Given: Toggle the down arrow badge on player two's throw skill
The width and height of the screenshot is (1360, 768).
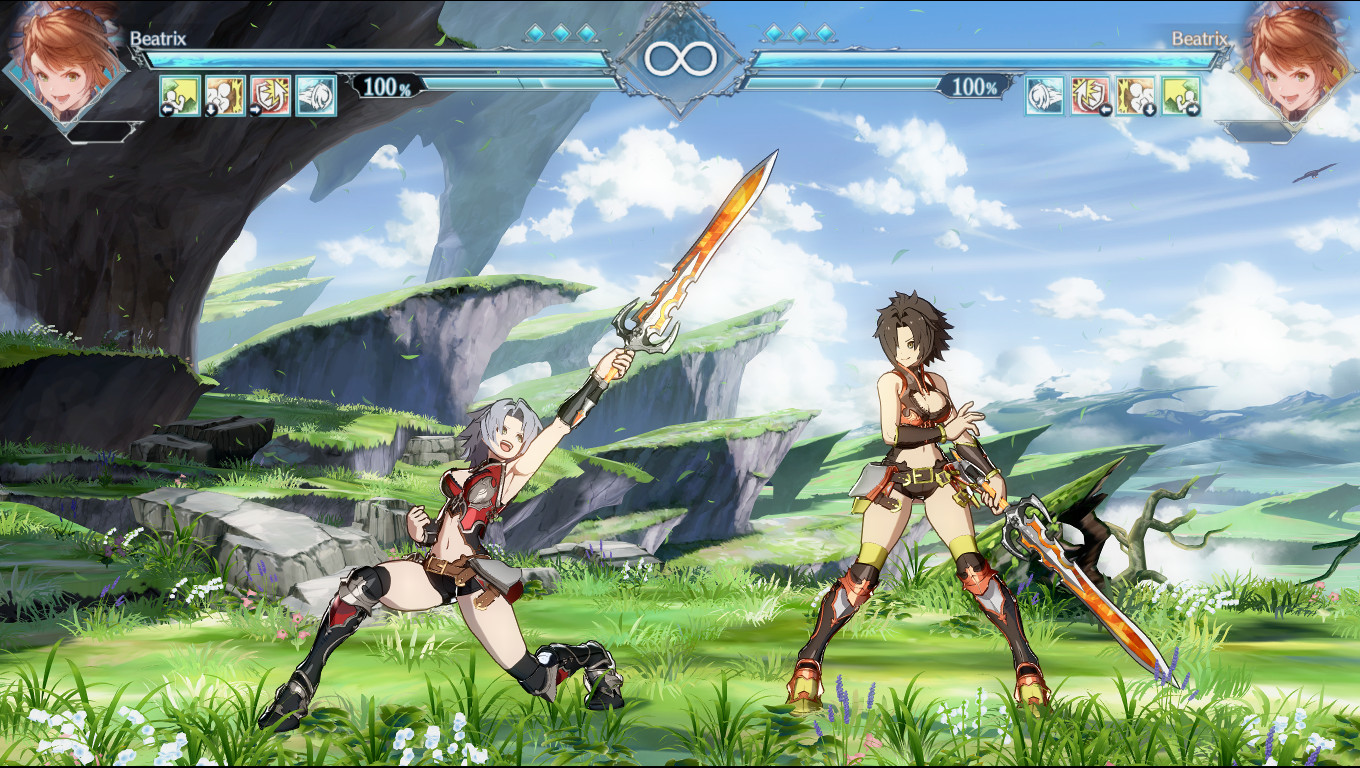Looking at the screenshot, I should pyautogui.click(x=1149, y=108).
